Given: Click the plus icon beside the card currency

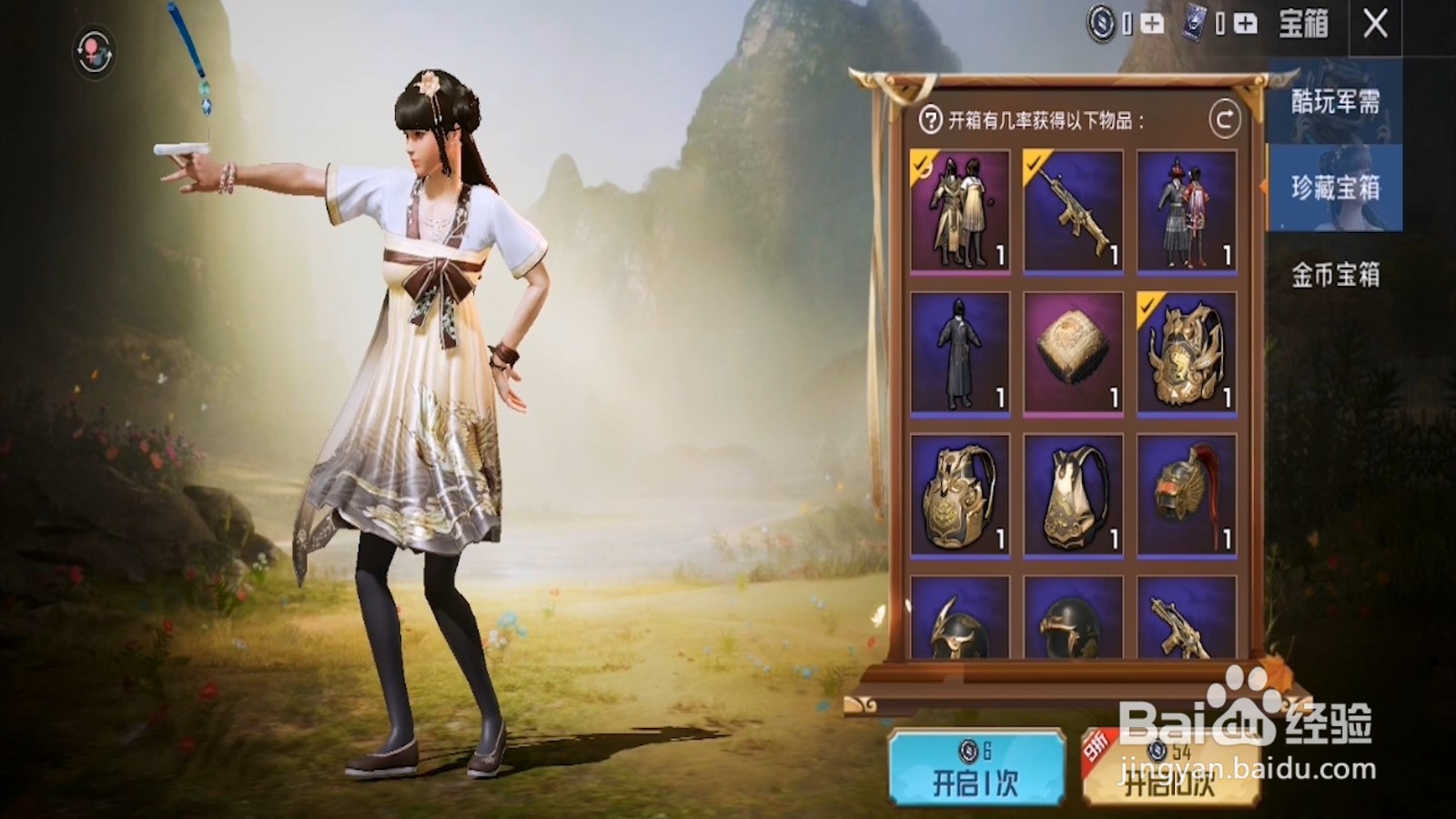Looking at the screenshot, I should 1244,24.
